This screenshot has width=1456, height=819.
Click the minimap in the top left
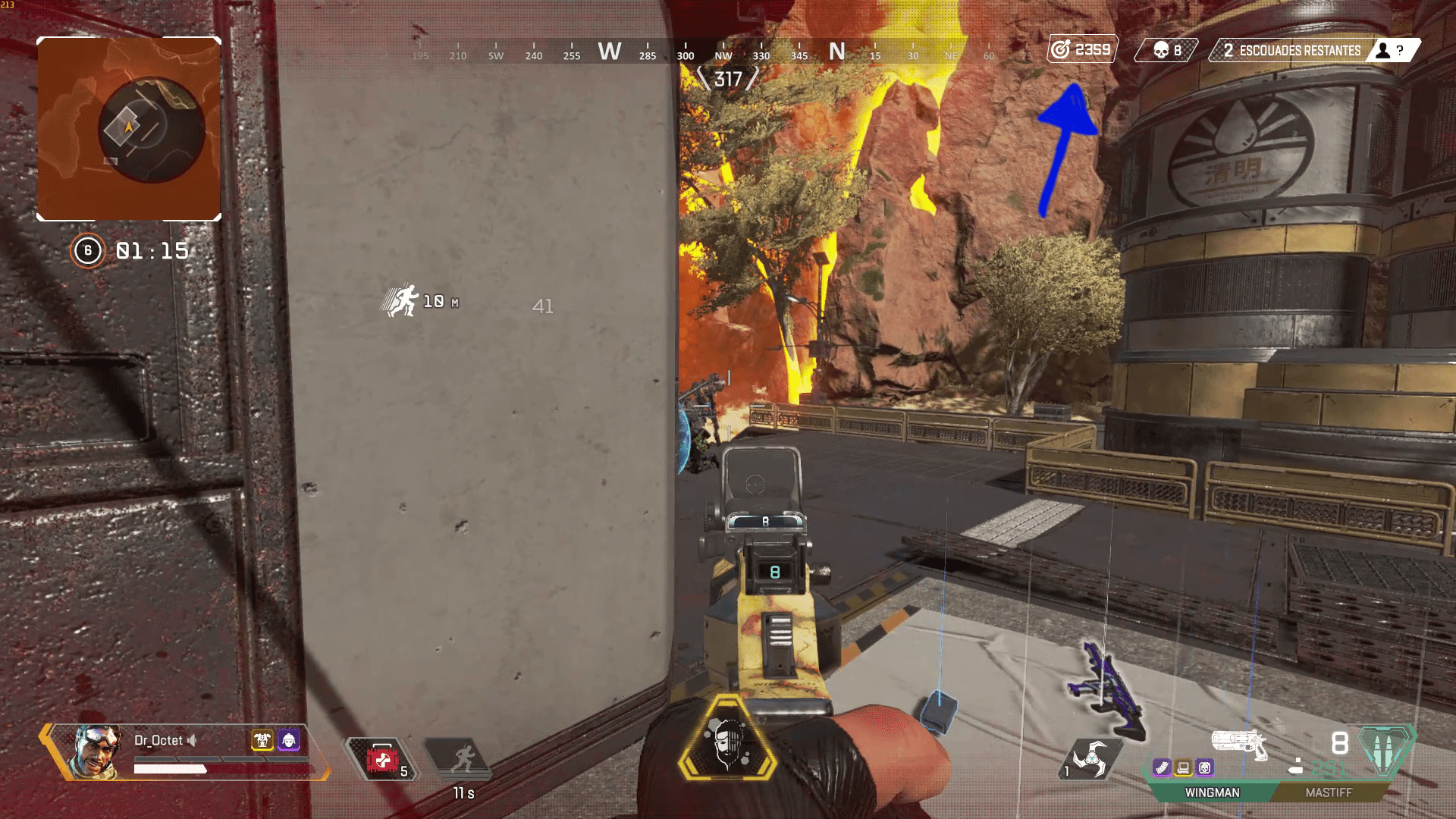[x=129, y=124]
